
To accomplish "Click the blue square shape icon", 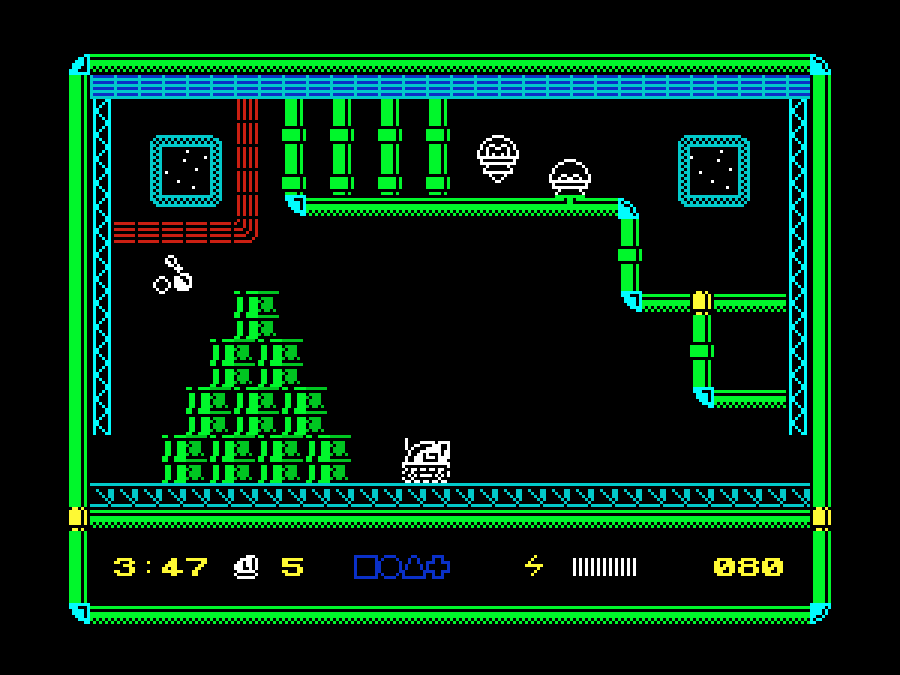I will pos(365,567).
